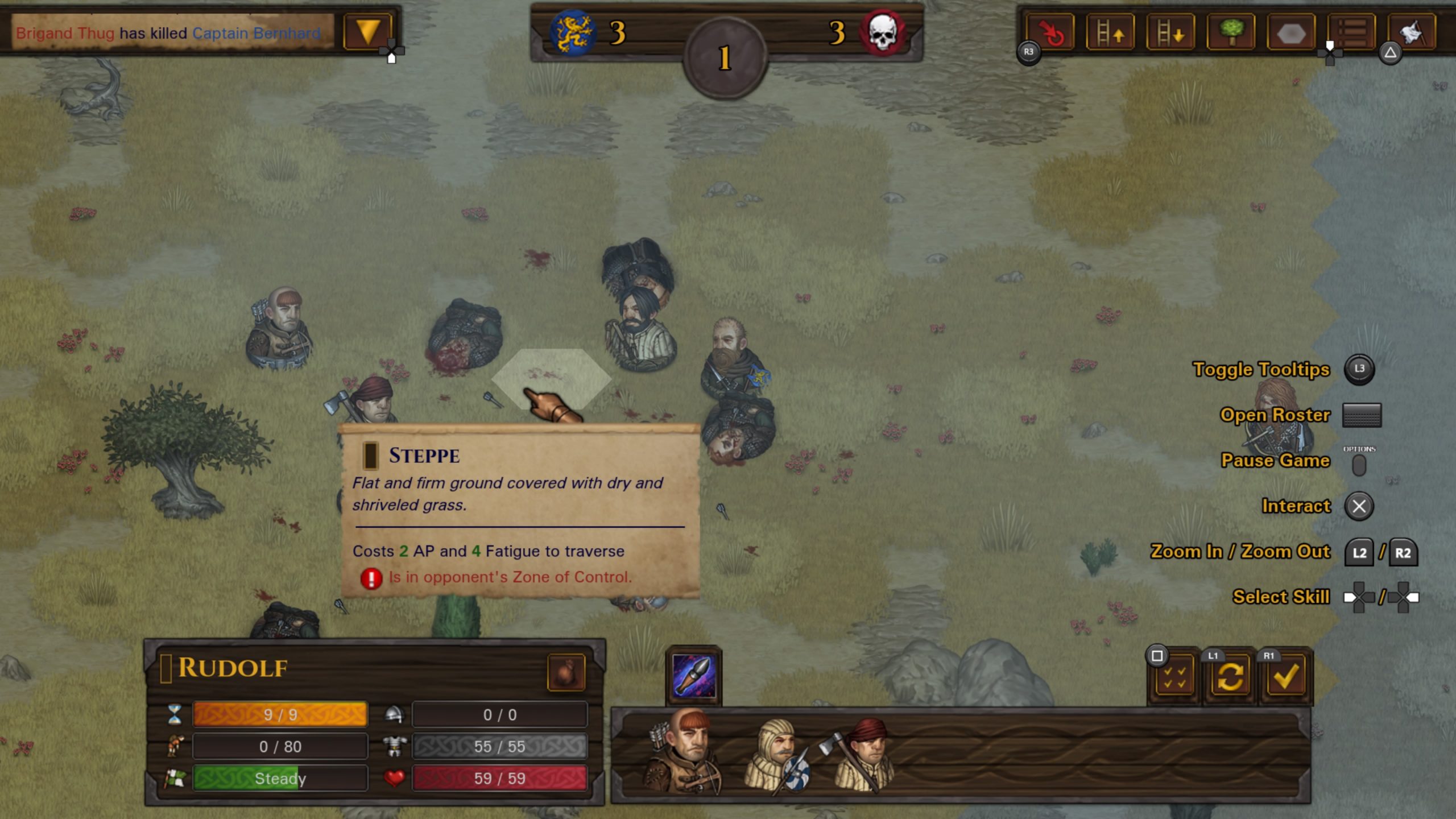The width and height of the screenshot is (1456, 819).
Task: Lower camera level with ladder down button
Action: click(1170, 33)
